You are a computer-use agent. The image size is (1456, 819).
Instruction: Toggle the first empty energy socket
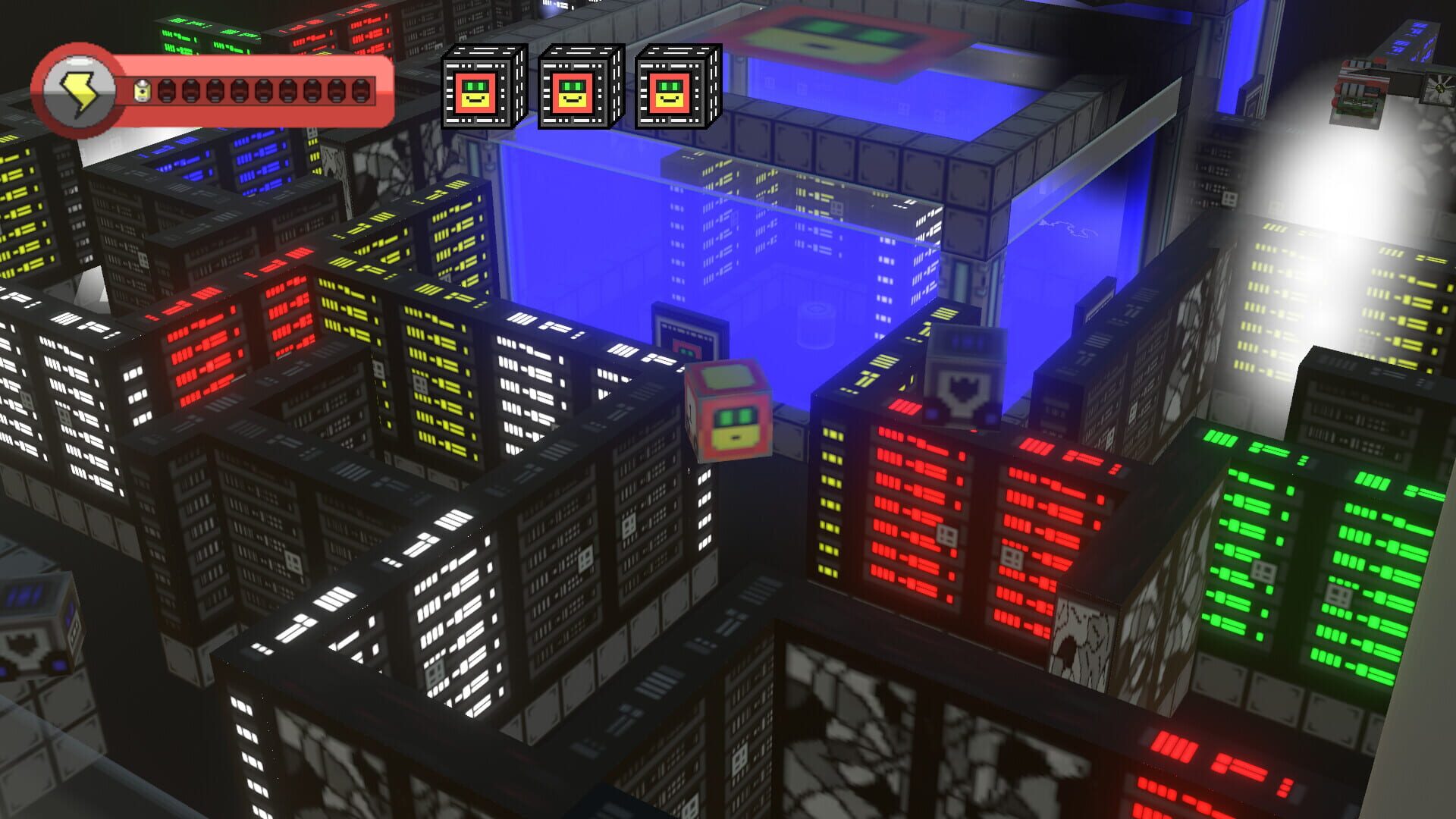click(x=166, y=93)
